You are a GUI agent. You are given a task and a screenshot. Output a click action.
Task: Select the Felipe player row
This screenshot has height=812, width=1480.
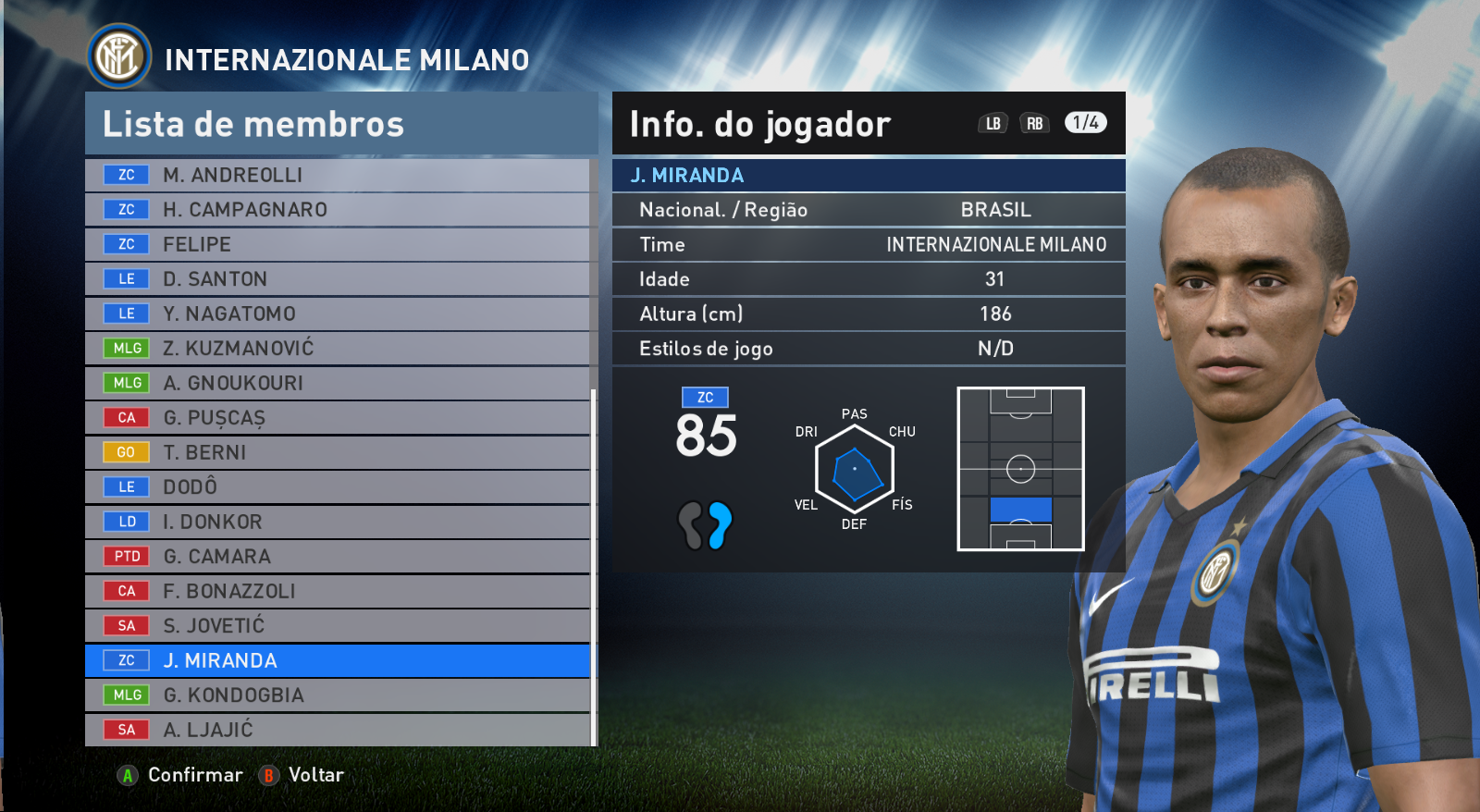point(338,244)
